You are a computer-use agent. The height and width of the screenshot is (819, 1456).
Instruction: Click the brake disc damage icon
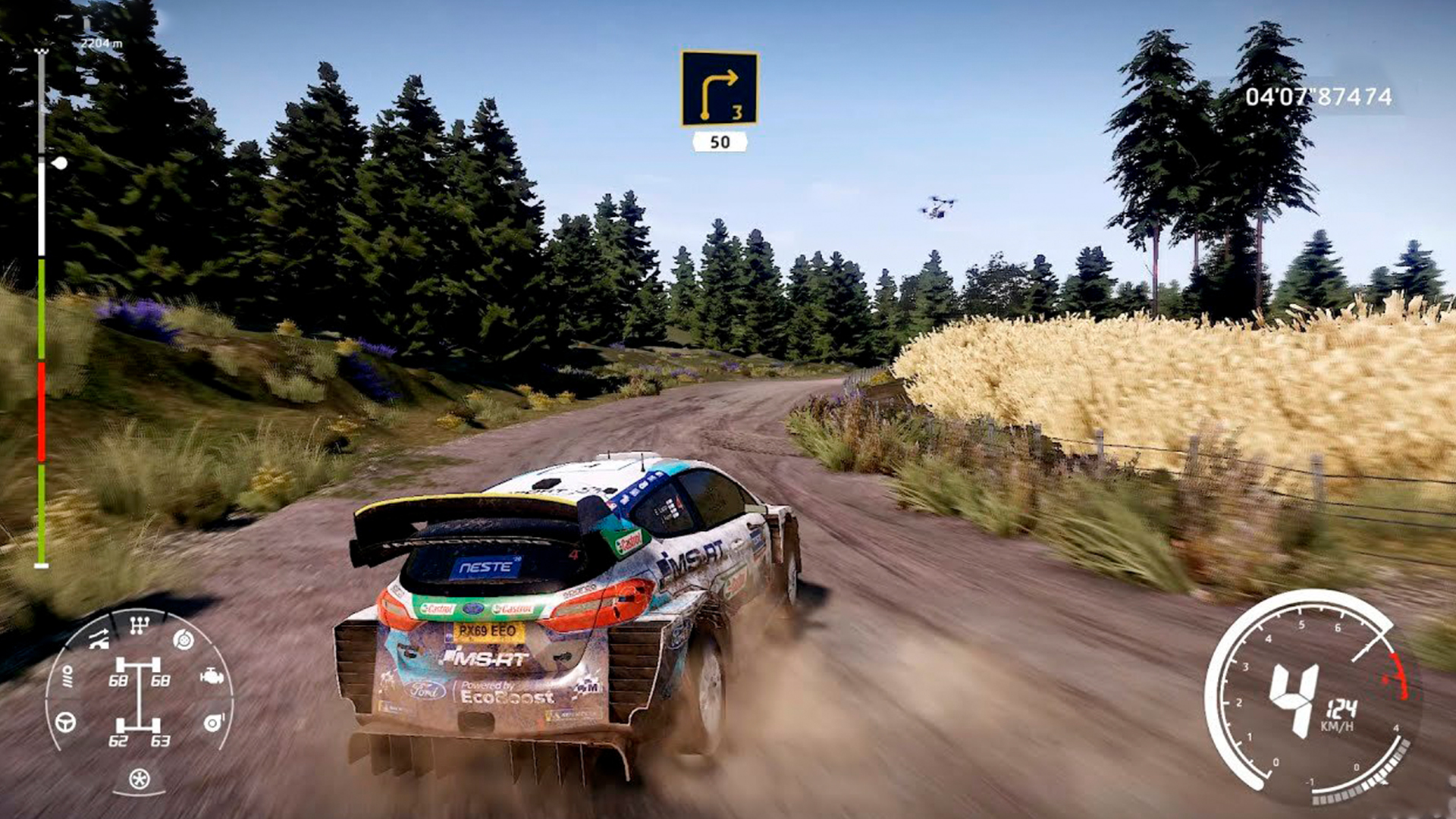(x=183, y=640)
